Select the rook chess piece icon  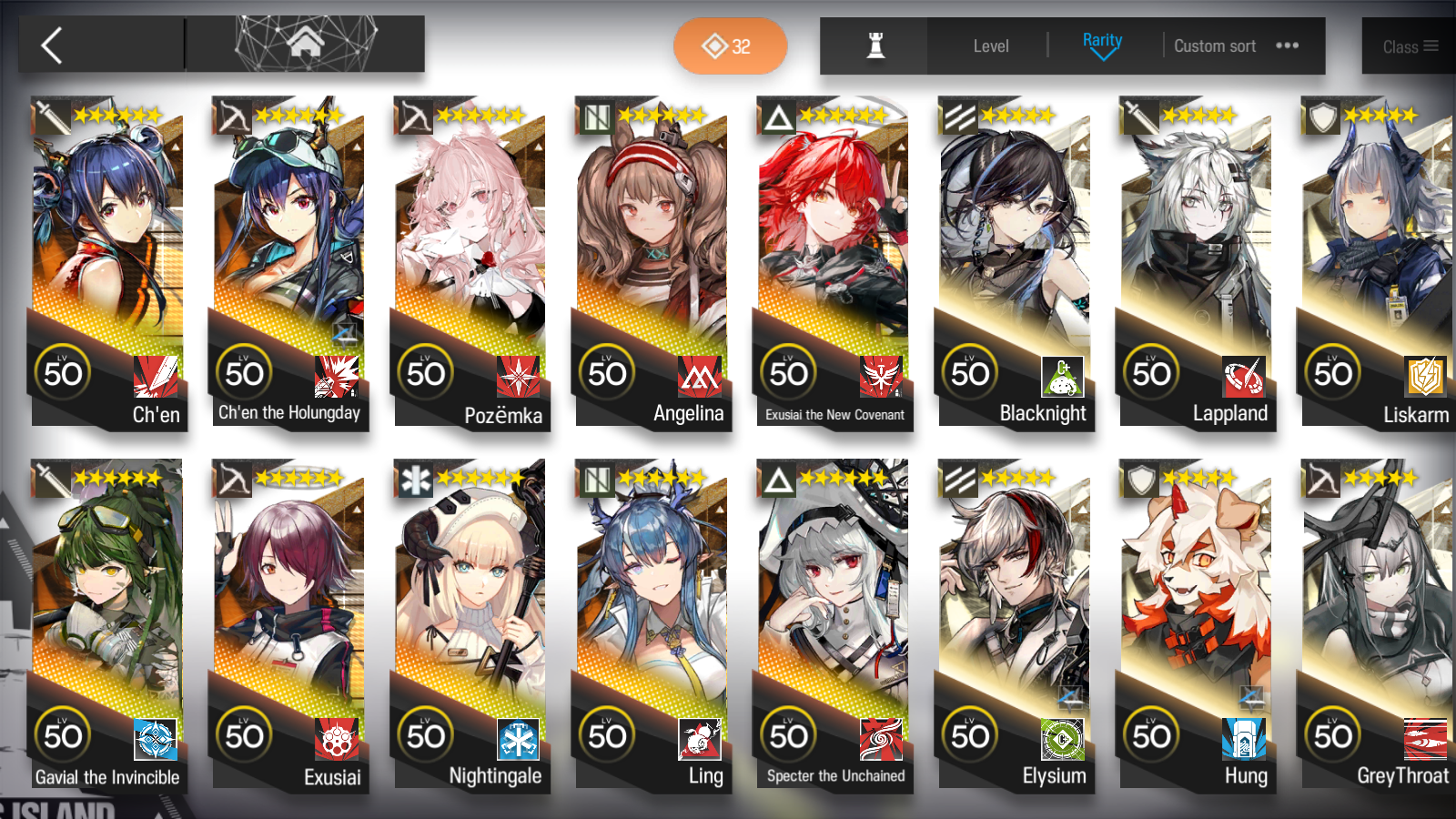point(873,45)
